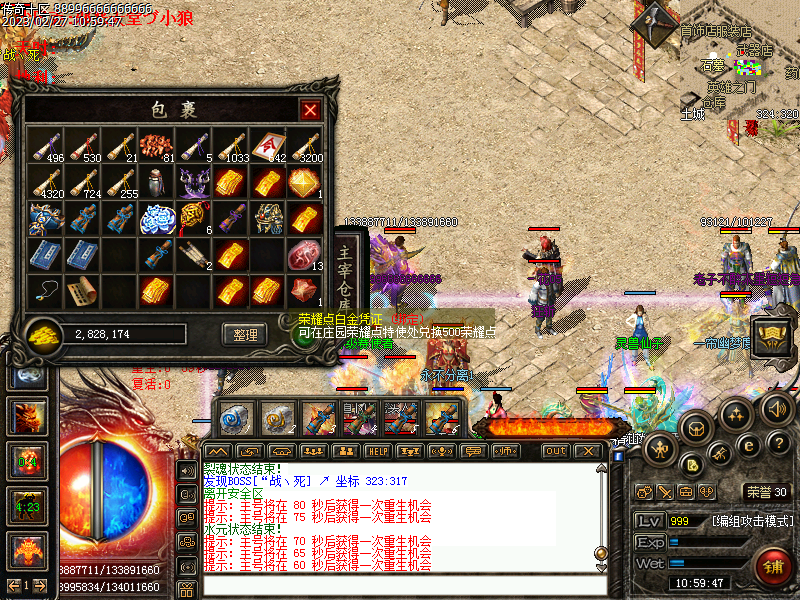
Task: Click the 整理 sort button
Action: coord(245,334)
